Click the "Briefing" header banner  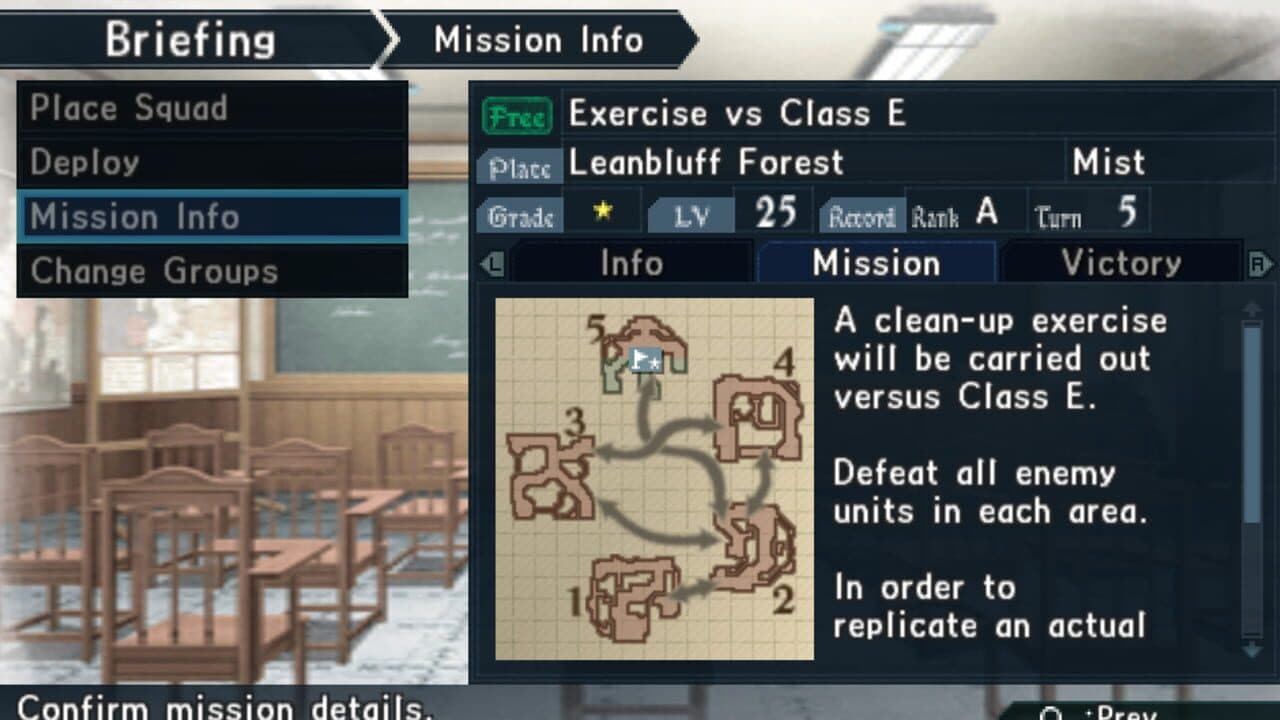[x=193, y=39]
